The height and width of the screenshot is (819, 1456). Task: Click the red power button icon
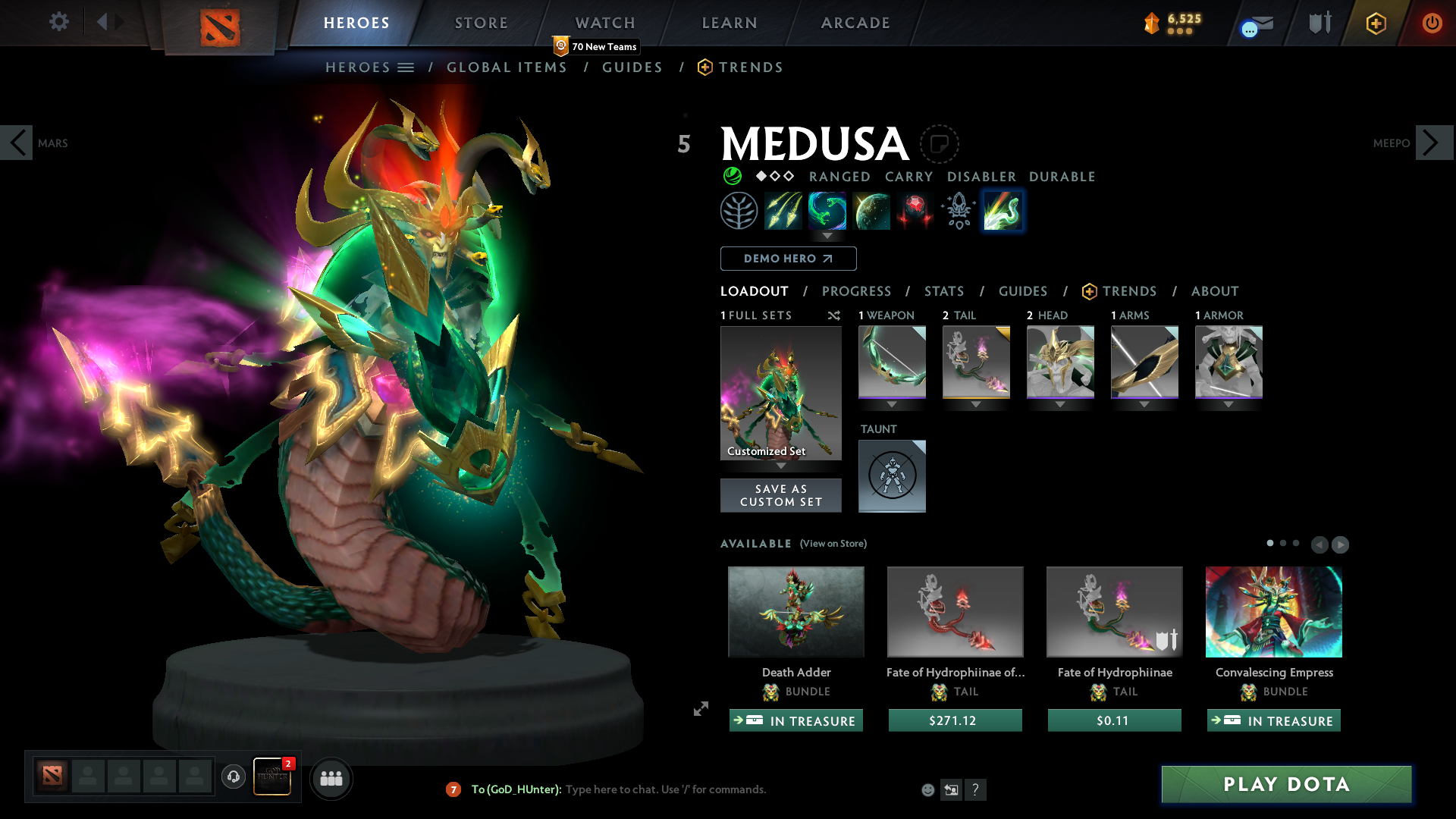1432,23
